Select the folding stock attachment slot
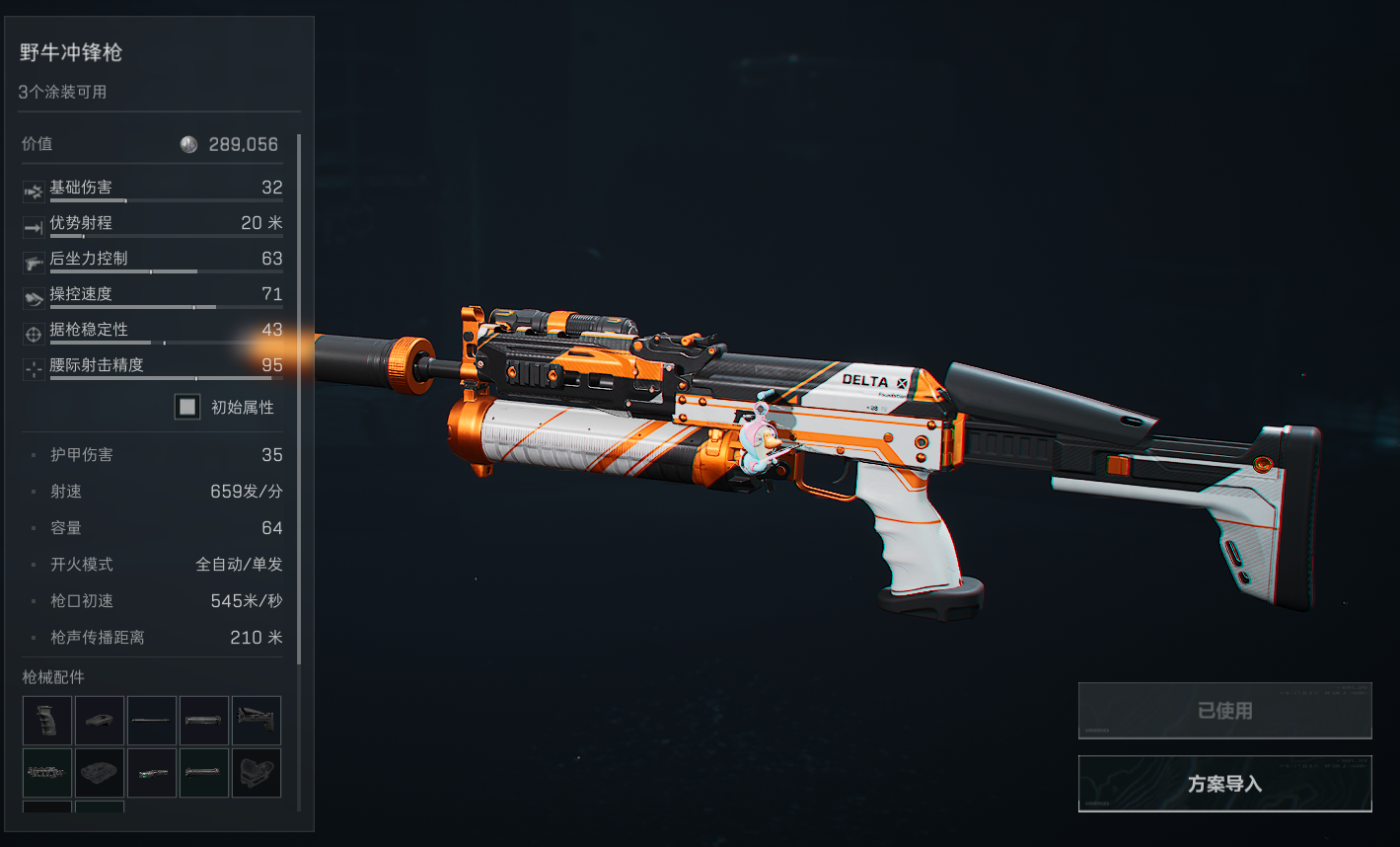The image size is (1400, 847). [257, 721]
